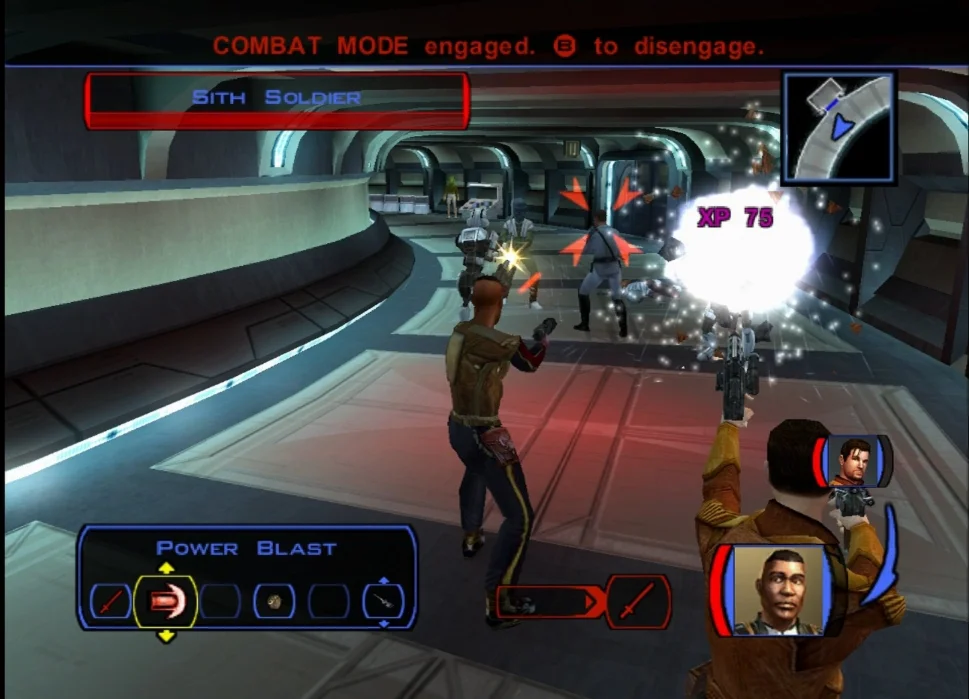This screenshot has width=969, height=699.
Task: Select the blaster rifle weapon slot
Action: pyautogui.click(x=383, y=601)
